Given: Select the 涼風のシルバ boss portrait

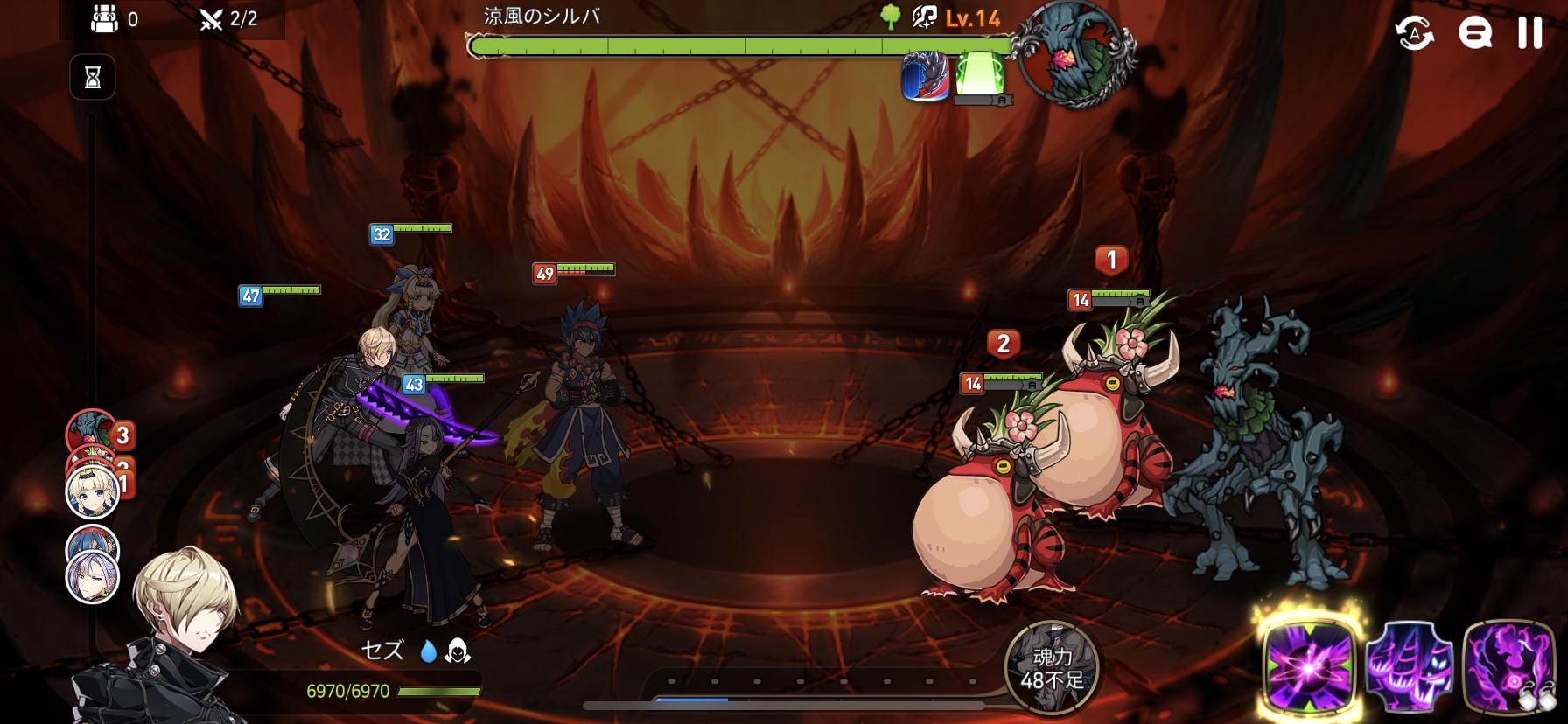Looking at the screenshot, I should tap(1076, 54).
